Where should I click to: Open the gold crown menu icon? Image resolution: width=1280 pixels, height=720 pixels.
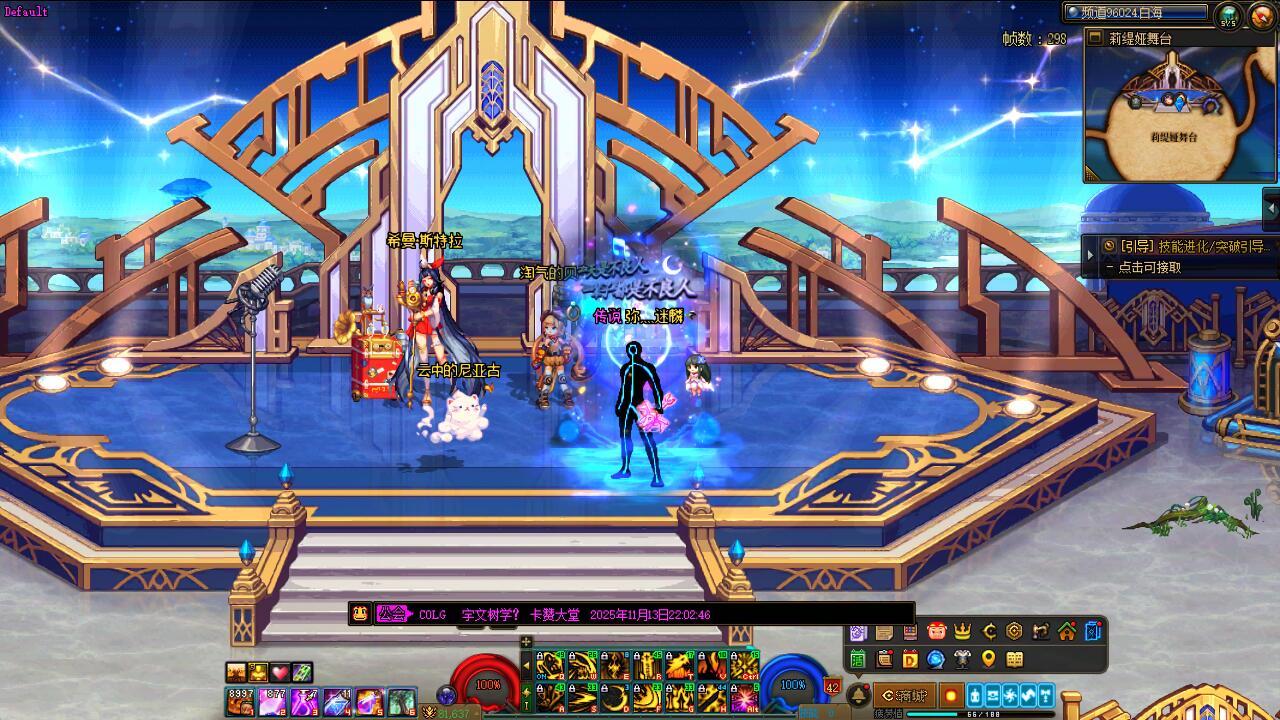coord(963,631)
